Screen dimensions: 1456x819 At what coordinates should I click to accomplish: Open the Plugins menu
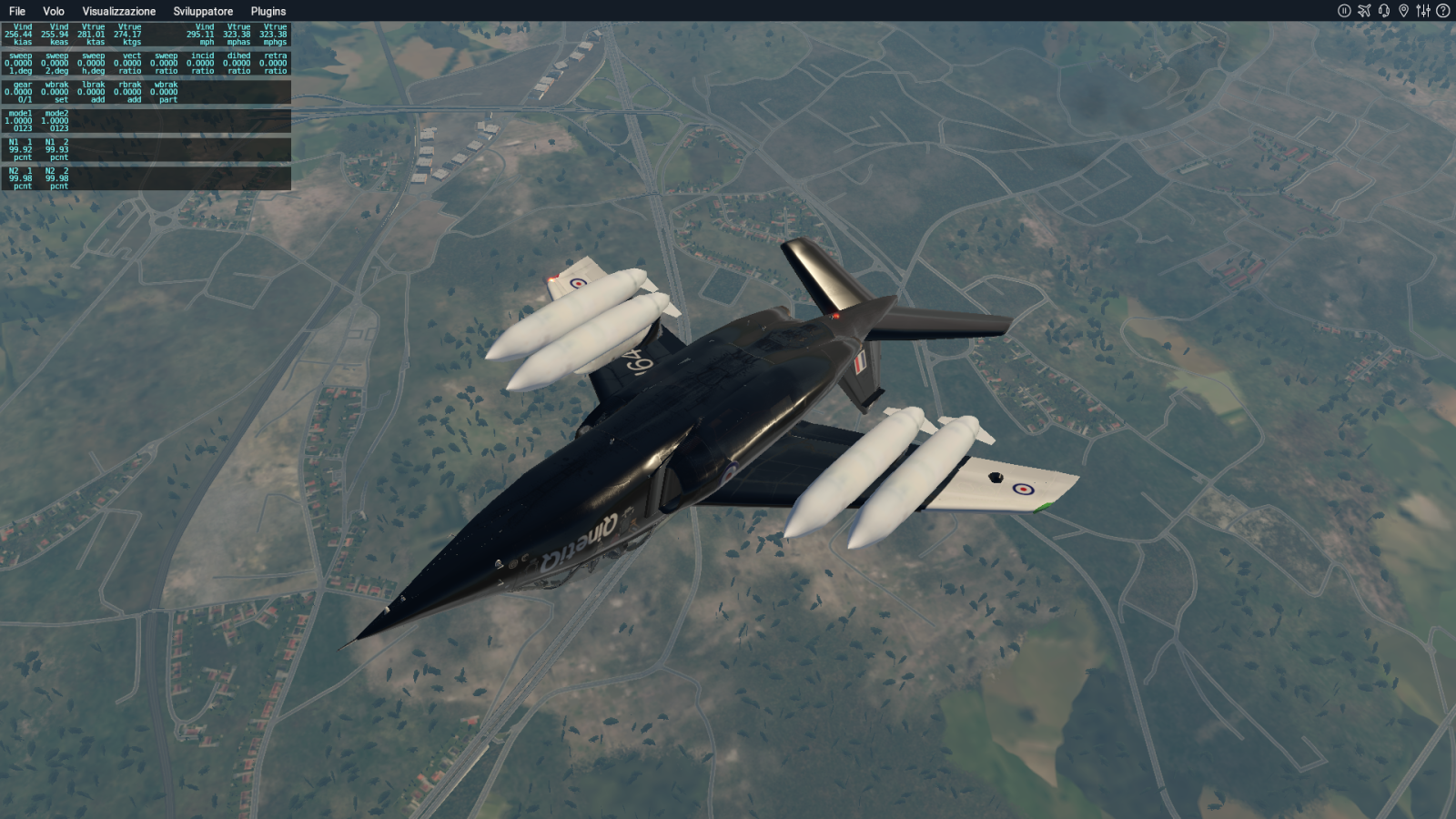[x=268, y=11]
